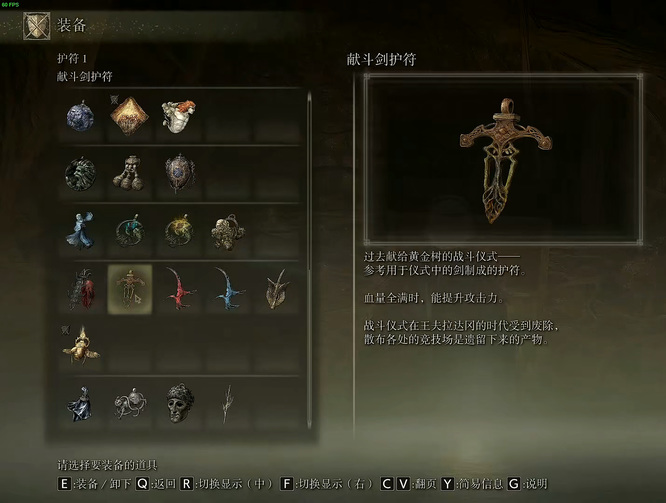The width and height of the screenshot is (666, 503).
Task: Select the blue cloaked figure talisman
Action: coord(82,403)
